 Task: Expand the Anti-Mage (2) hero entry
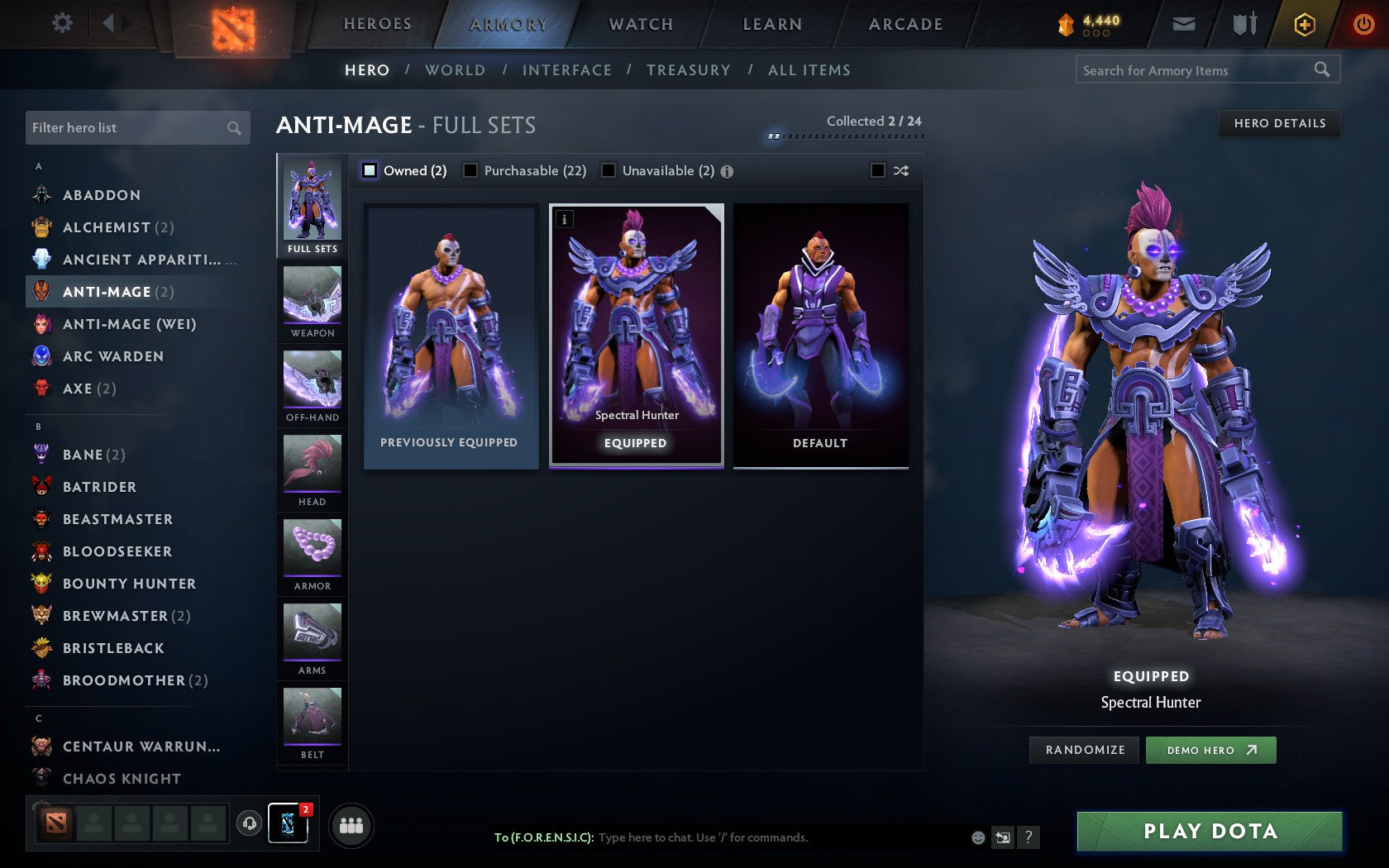click(x=117, y=291)
